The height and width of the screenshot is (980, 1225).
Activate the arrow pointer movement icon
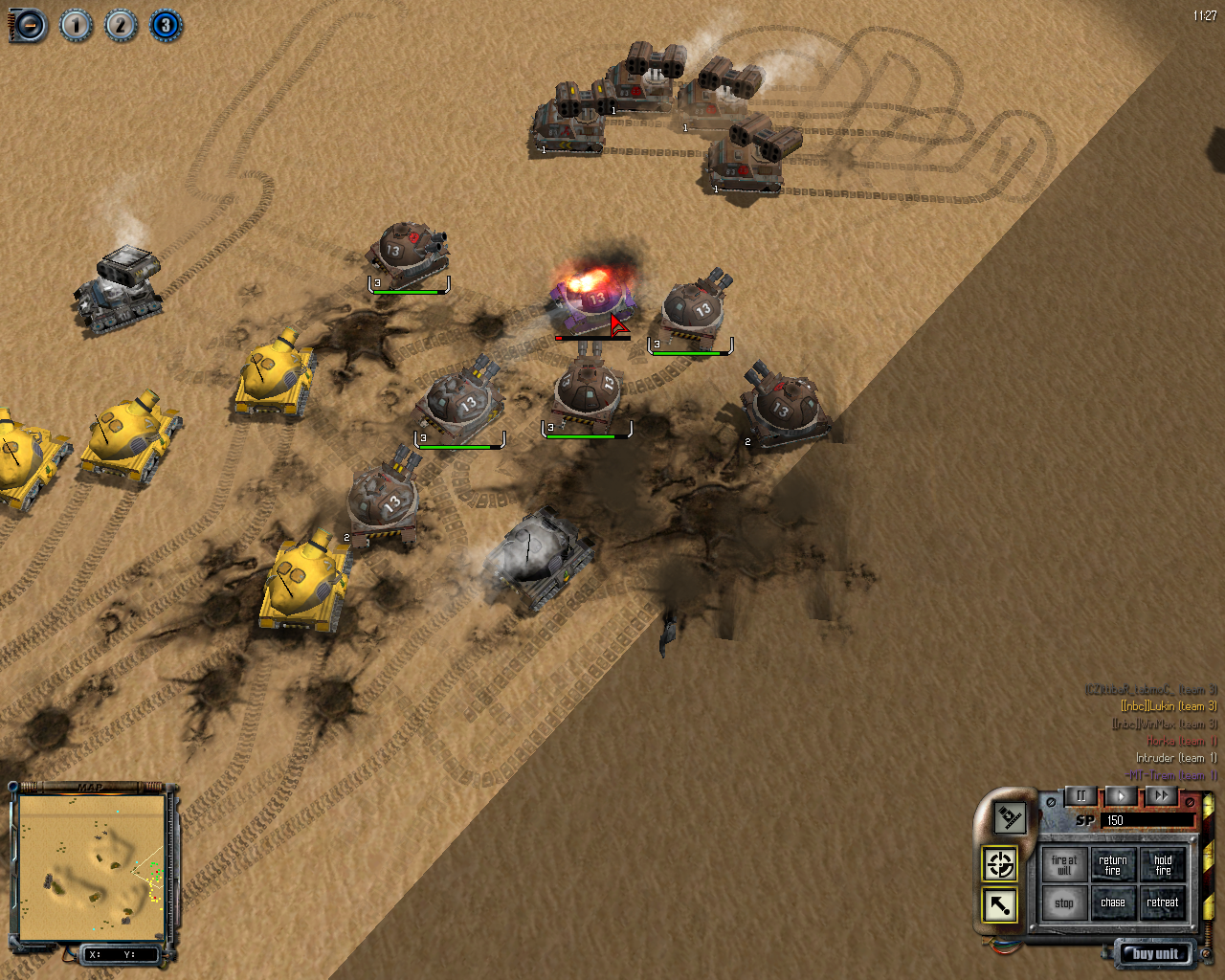tap(1000, 904)
